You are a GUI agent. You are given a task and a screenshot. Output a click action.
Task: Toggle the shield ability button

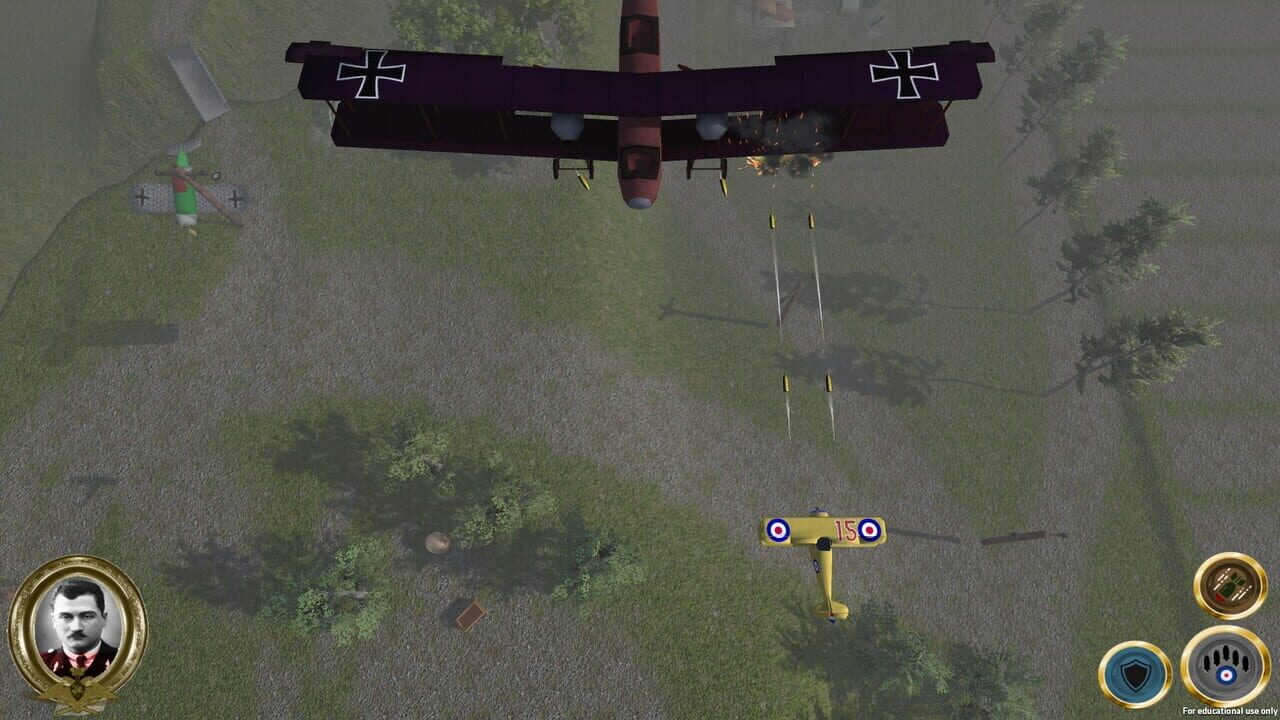1135,672
